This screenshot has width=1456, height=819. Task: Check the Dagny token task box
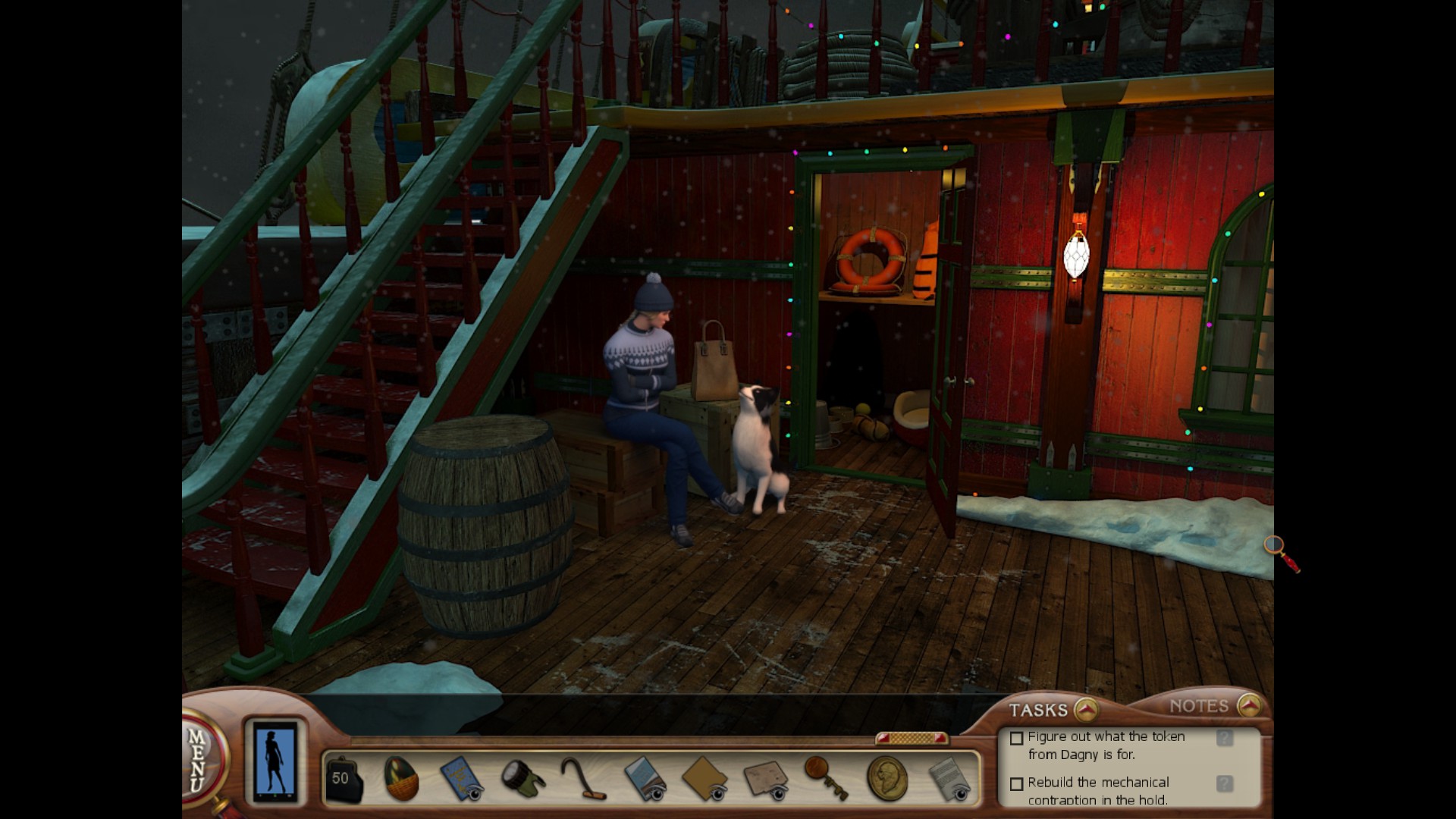point(1017,738)
